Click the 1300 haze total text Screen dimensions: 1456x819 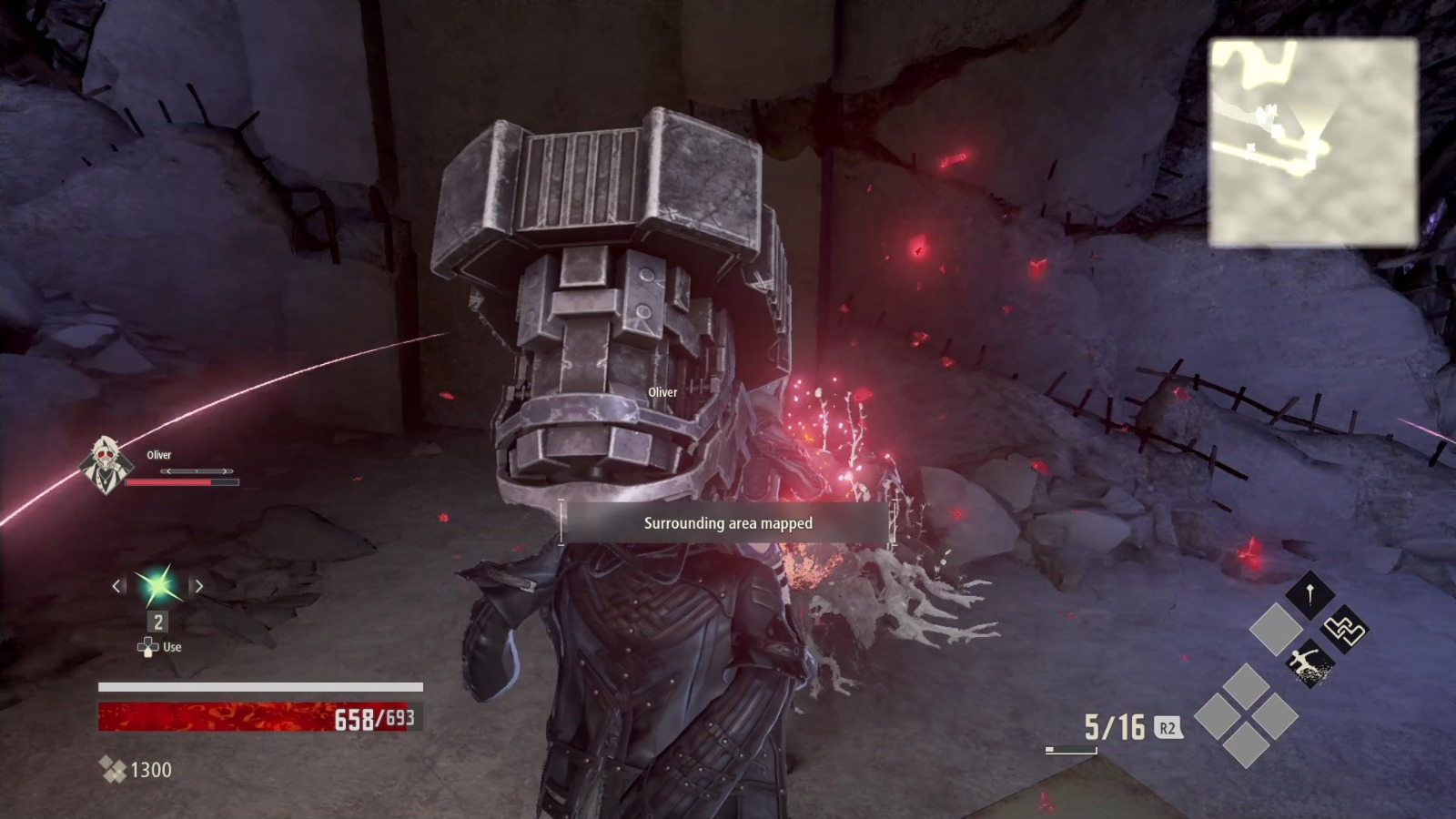coord(151,770)
